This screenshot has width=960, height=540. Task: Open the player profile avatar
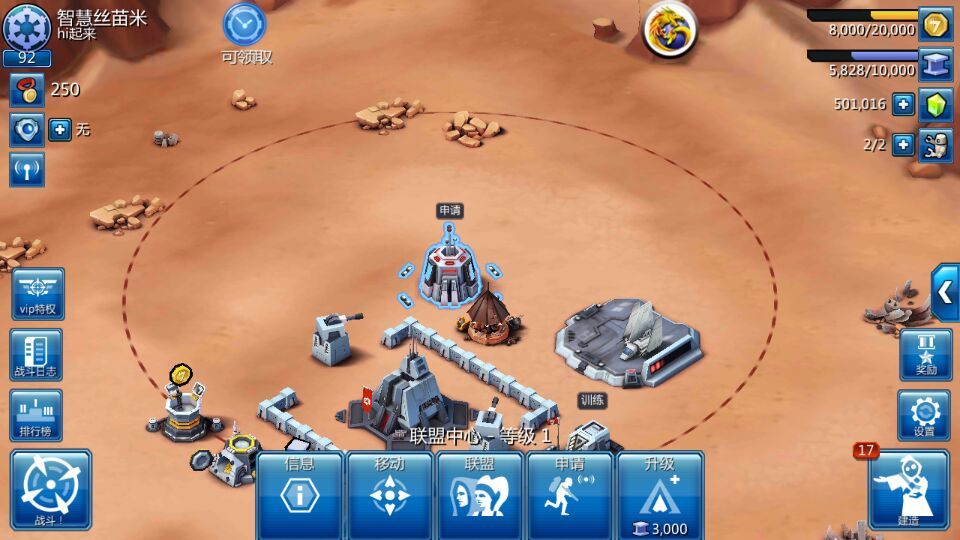pos(27,26)
